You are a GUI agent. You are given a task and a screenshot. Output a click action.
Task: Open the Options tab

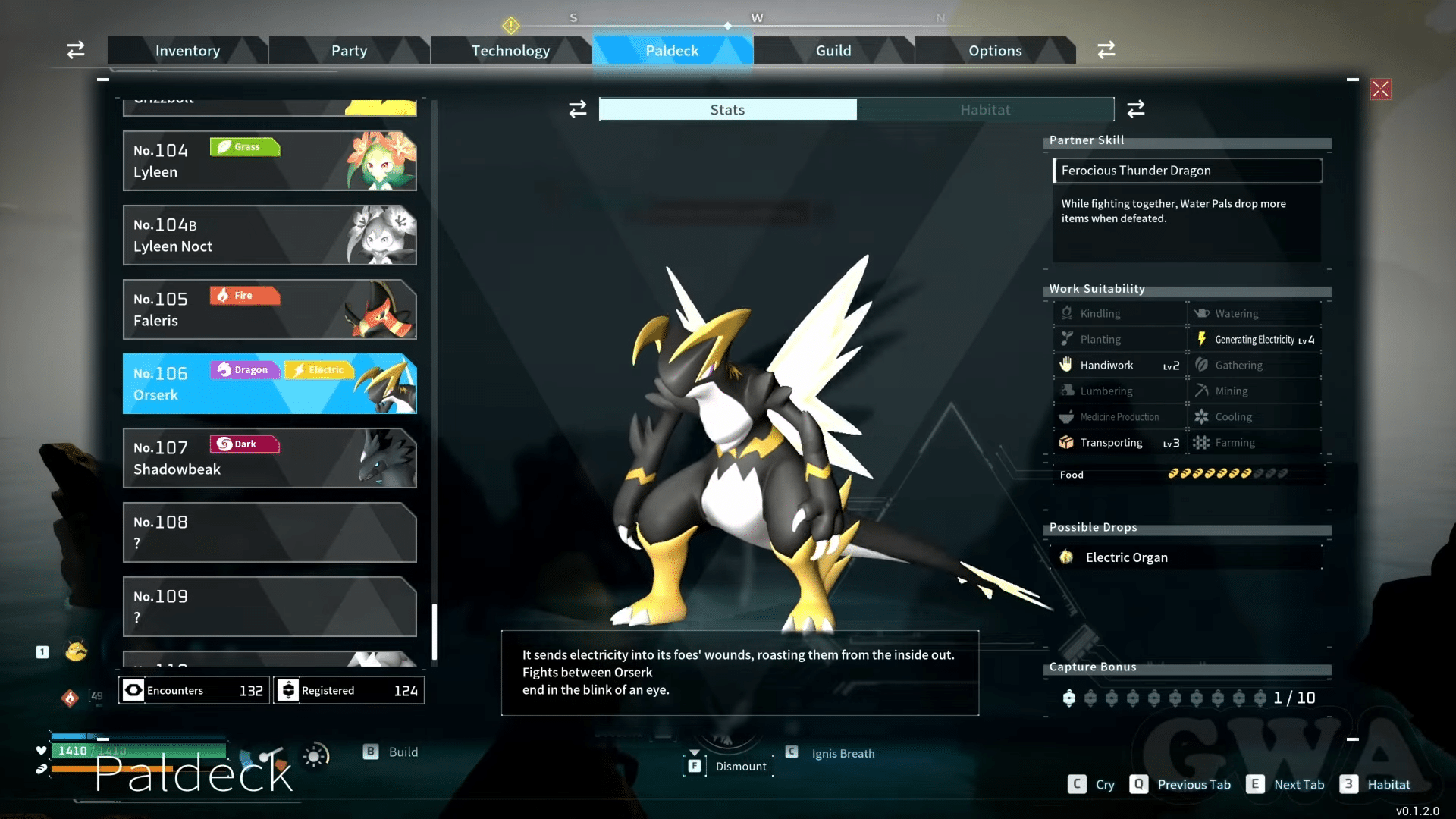(x=995, y=51)
